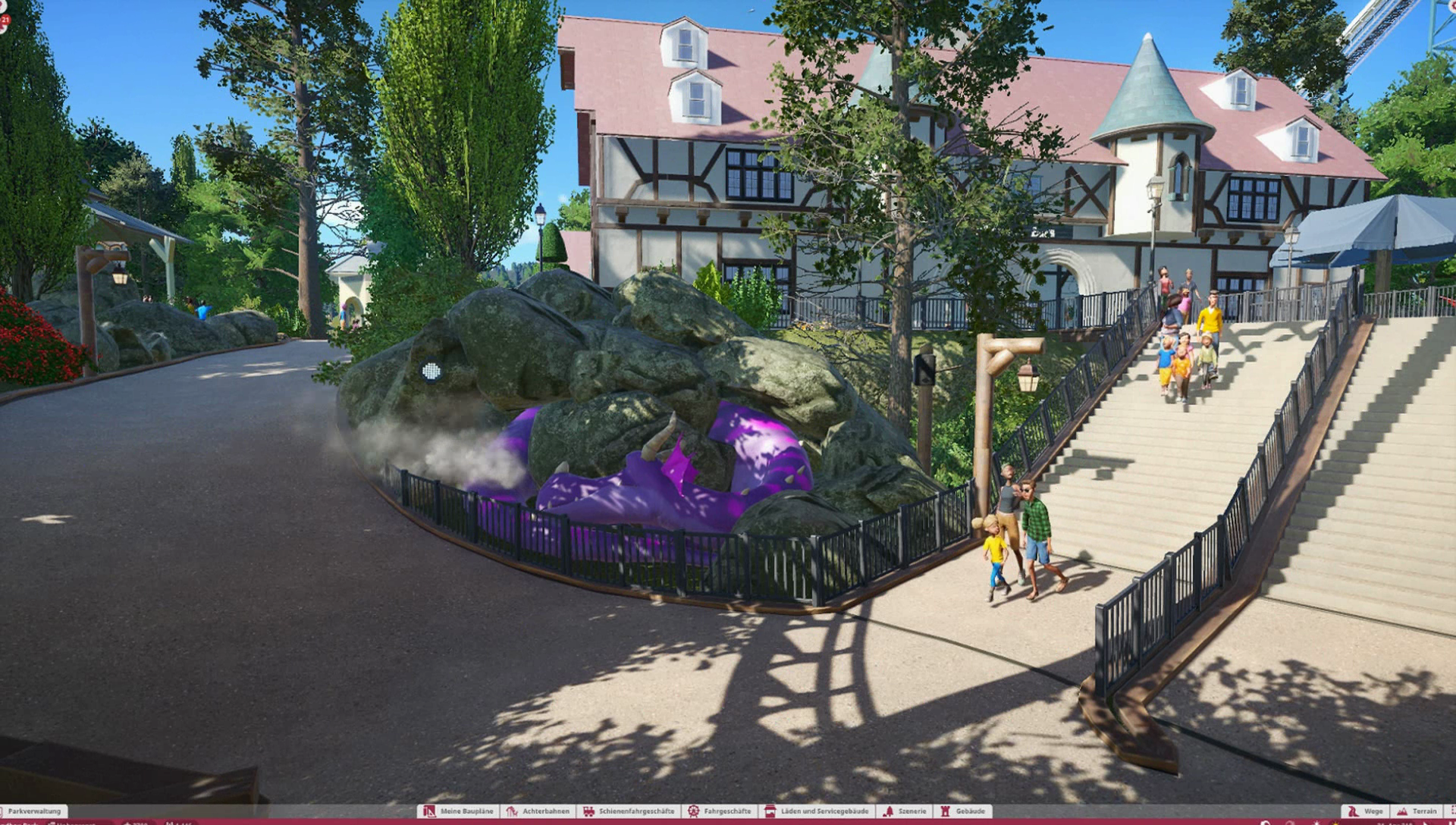
Task: Show the Szenerie browser
Action: 905,811
